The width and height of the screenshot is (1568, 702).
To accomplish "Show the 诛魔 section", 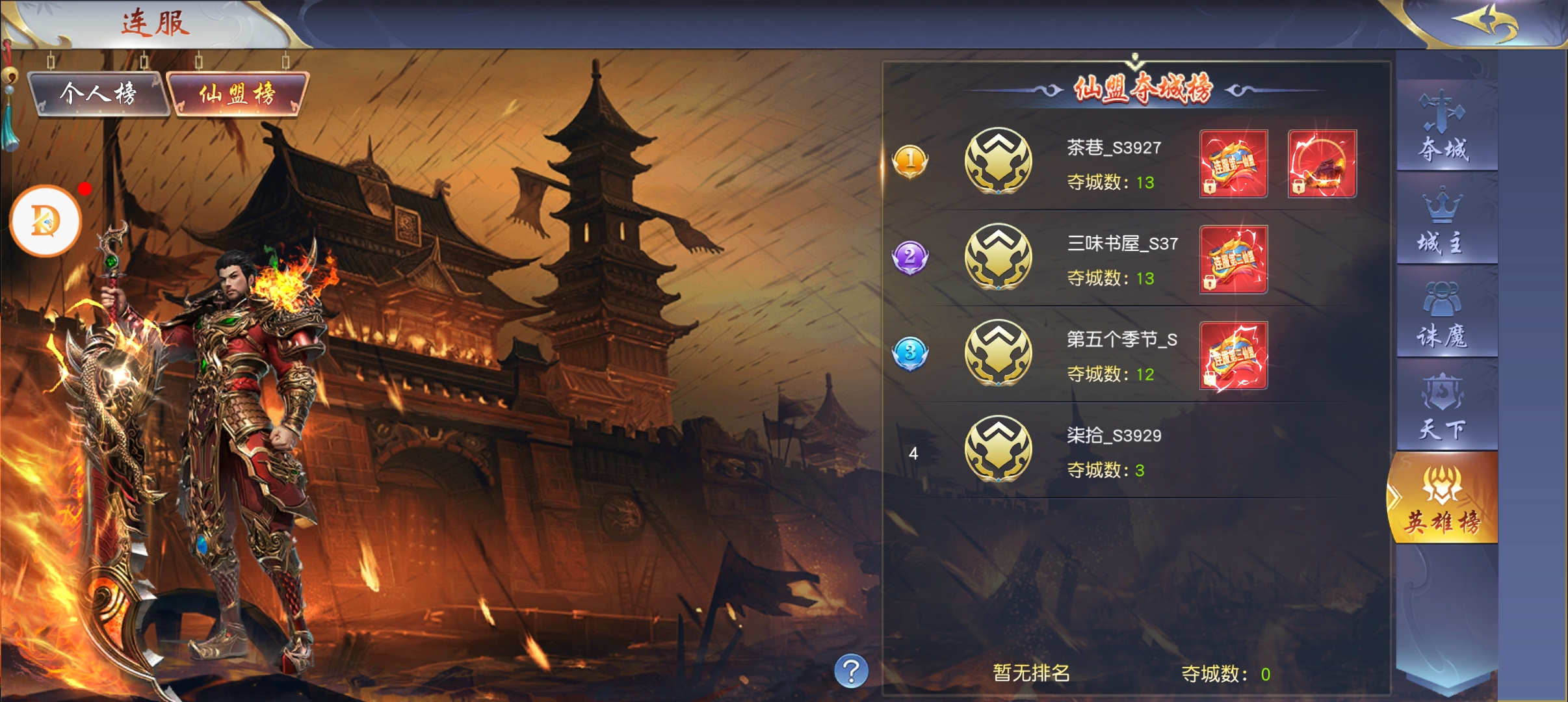I will 1444,314.
